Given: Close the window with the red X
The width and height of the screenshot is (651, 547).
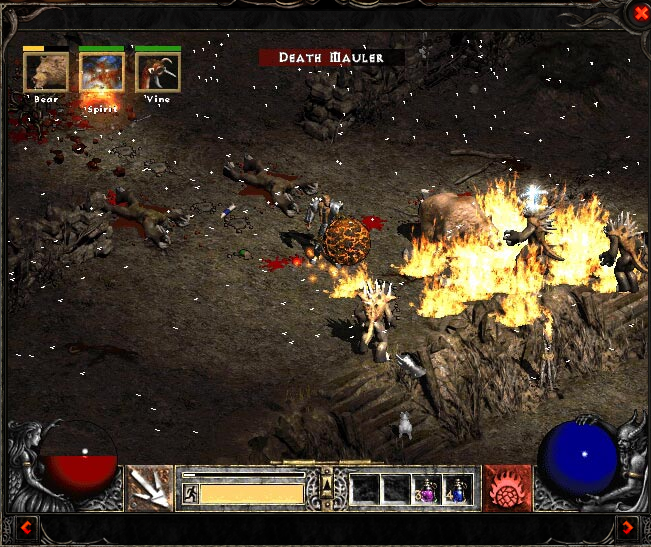Looking at the screenshot, I should click(x=639, y=12).
